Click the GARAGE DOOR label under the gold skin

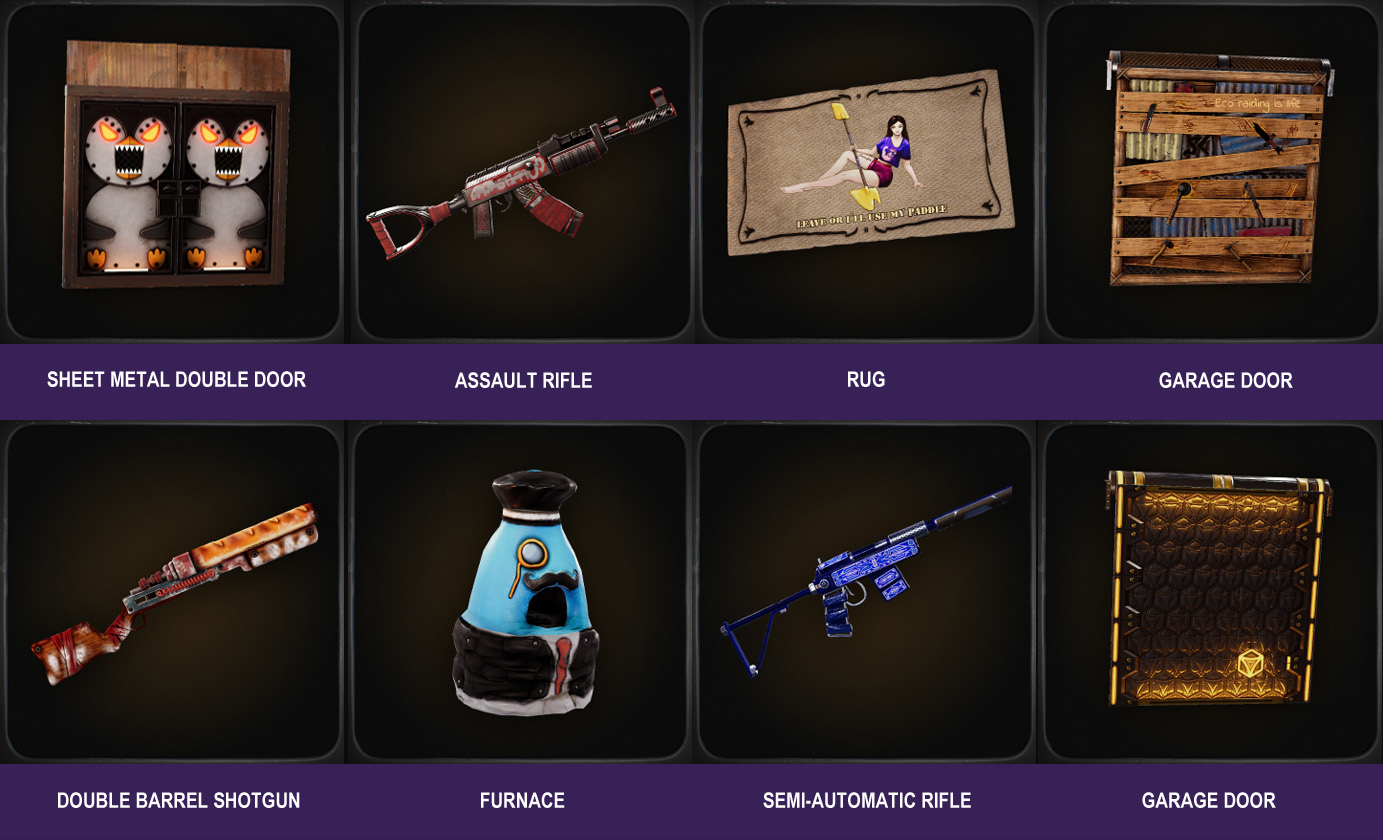pyautogui.click(x=1209, y=800)
